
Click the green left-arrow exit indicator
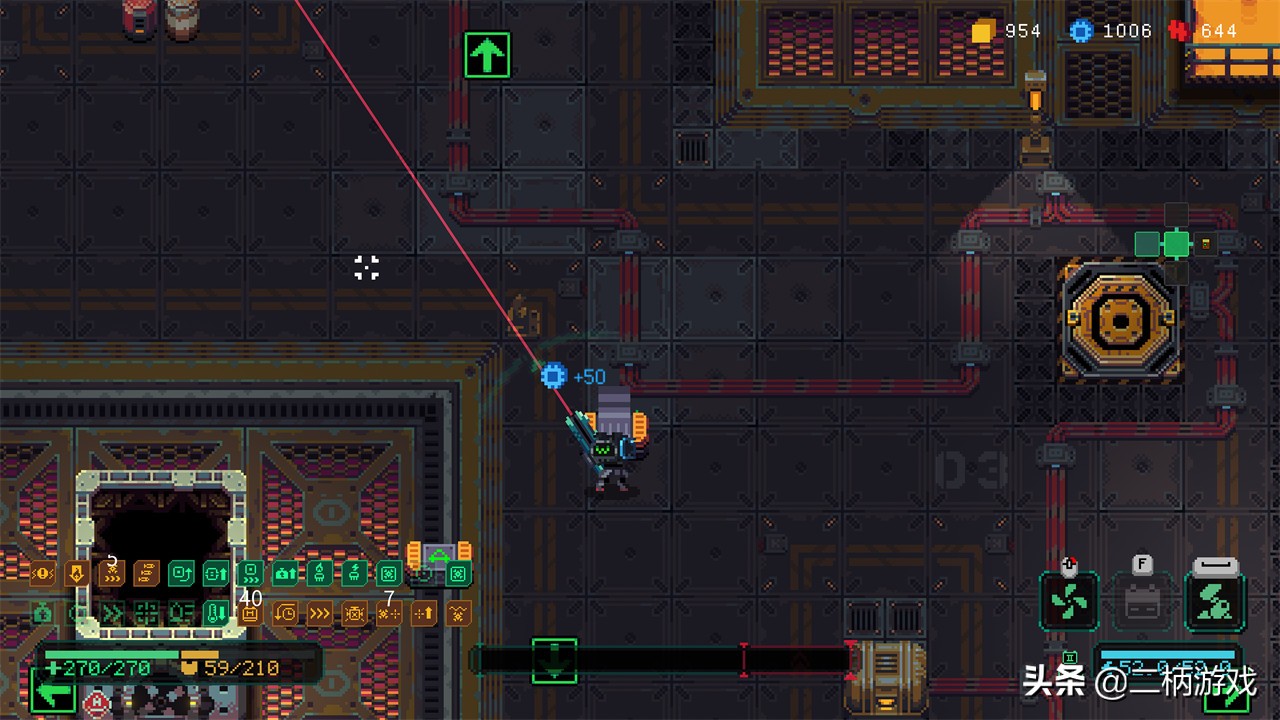52,692
